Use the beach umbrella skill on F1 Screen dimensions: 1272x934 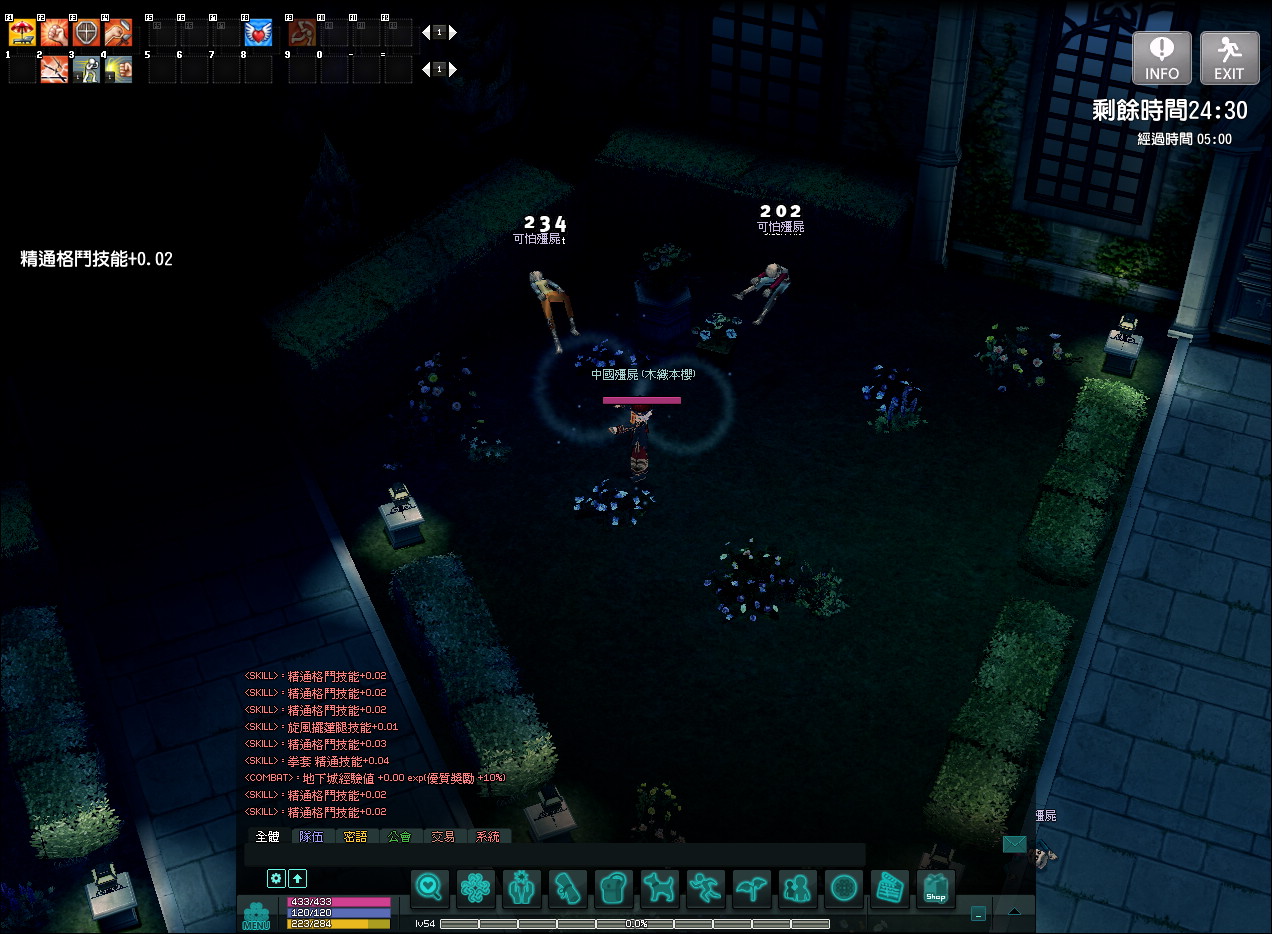[x=22, y=33]
